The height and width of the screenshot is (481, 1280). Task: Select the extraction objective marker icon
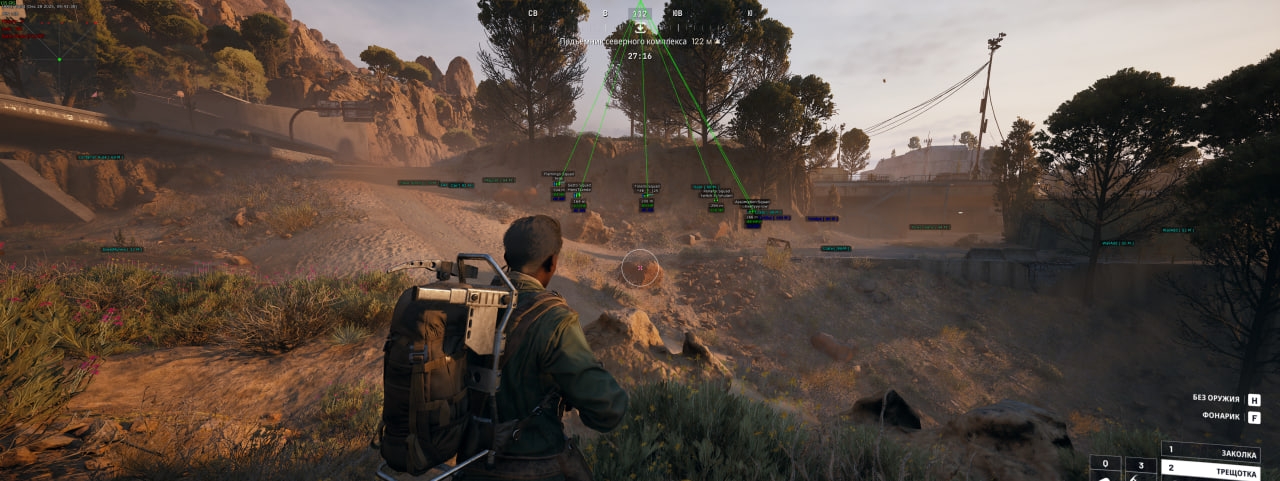[640, 29]
